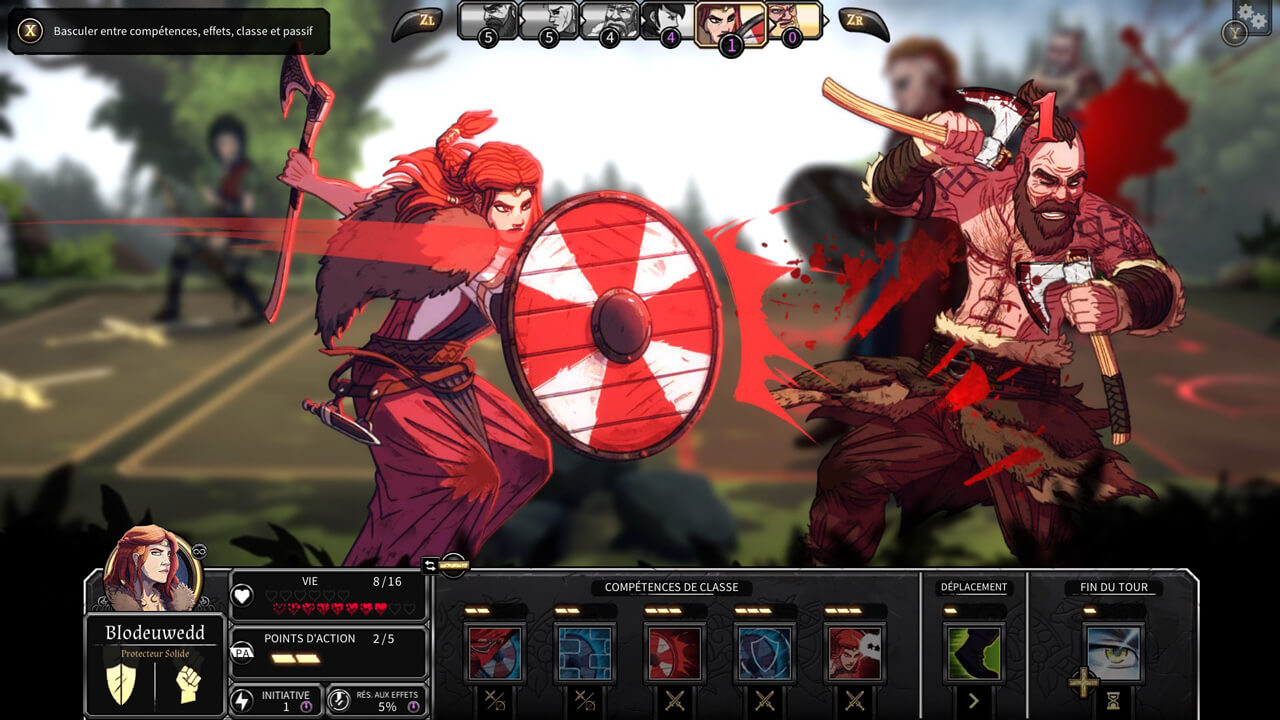Screen dimensions: 1280x720
Task: Activate the blue shield emblem skill
Action: [x=765, y=653]
